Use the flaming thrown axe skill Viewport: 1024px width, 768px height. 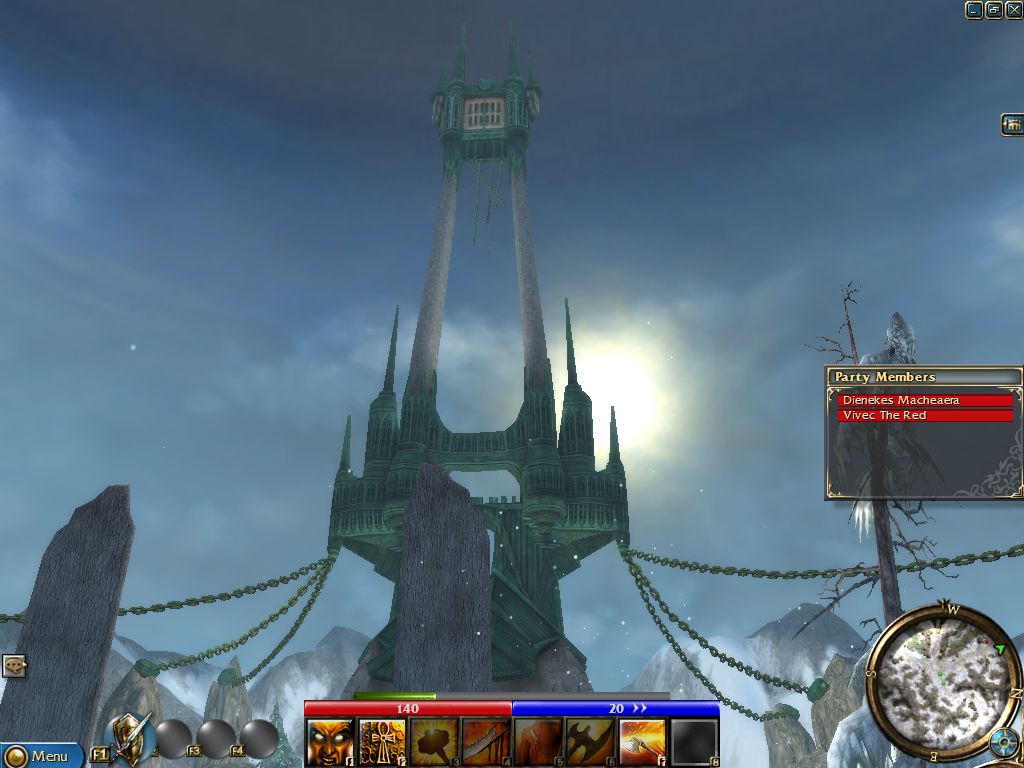(642, 742)
